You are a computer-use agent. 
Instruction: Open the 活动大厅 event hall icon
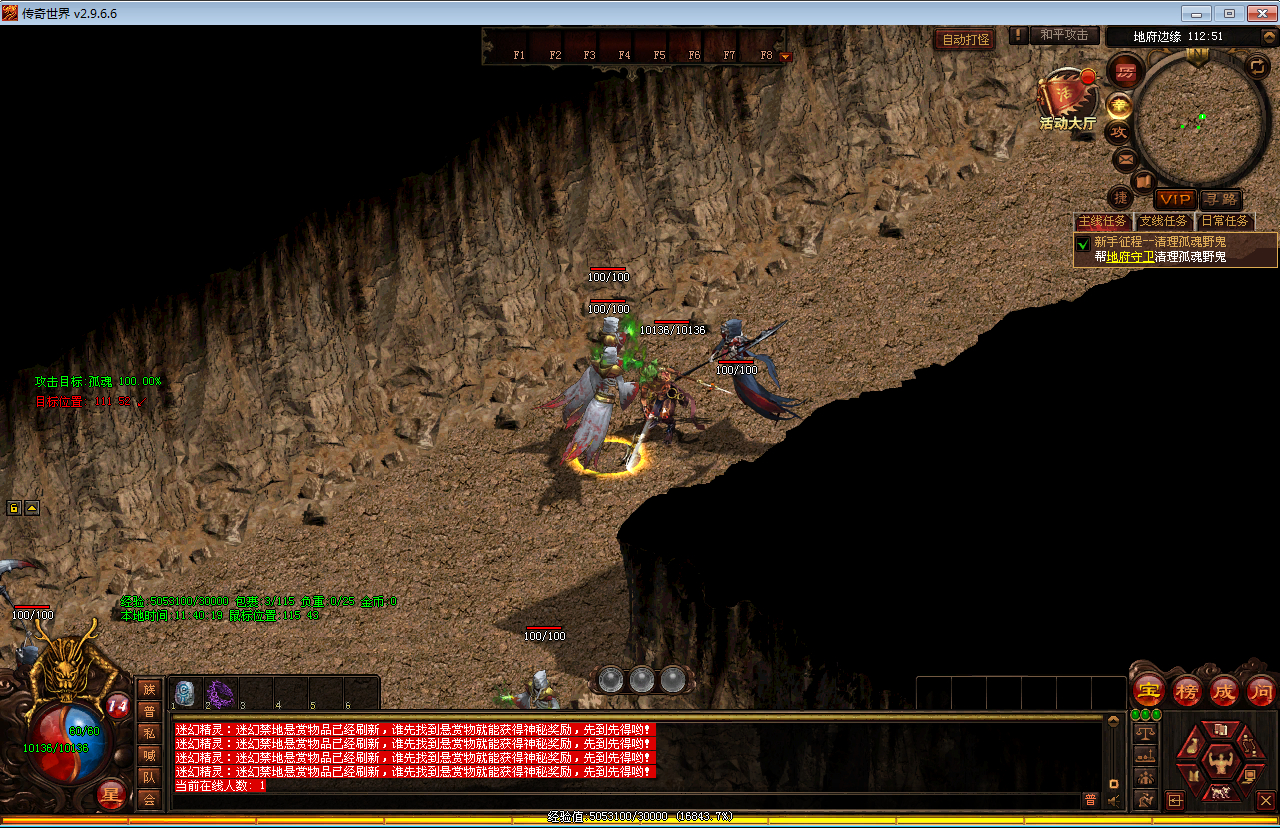tap(1066, 100)
